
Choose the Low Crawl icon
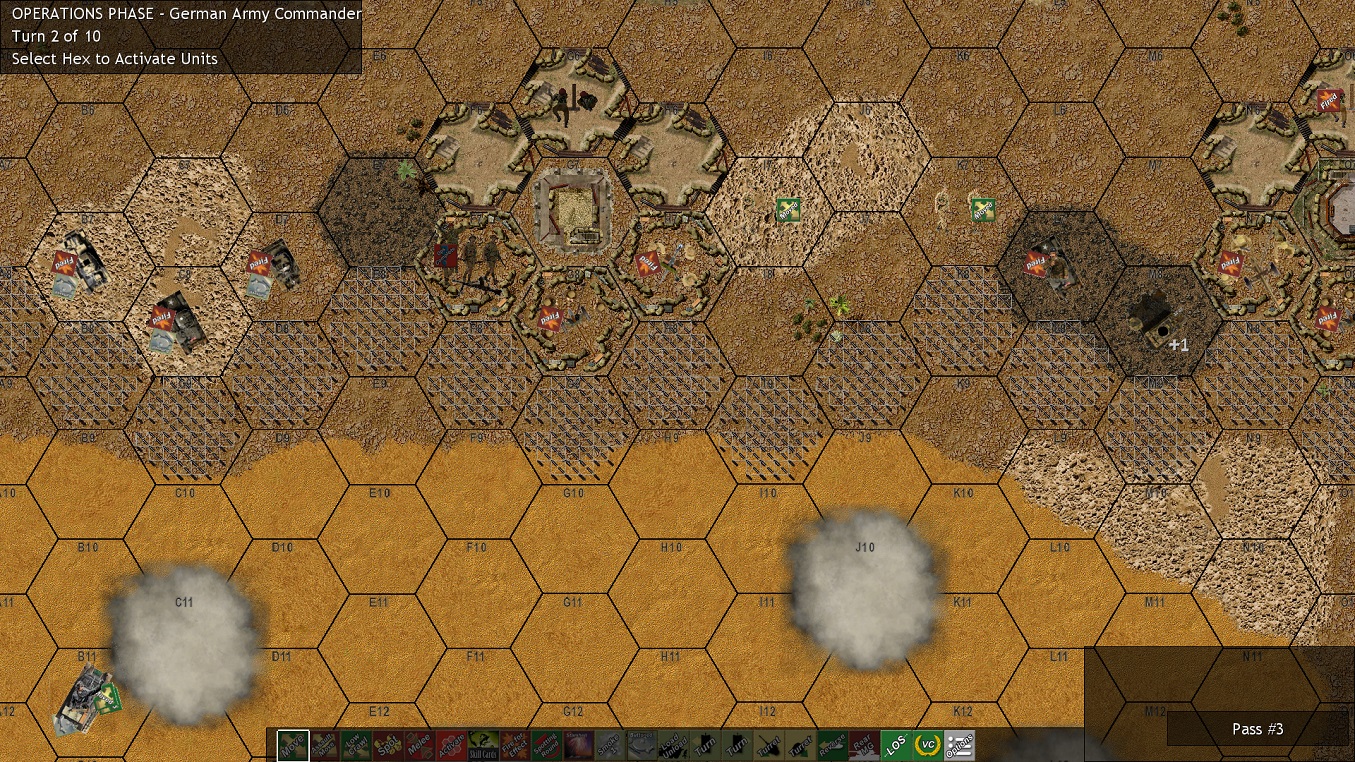coord(356,745)
